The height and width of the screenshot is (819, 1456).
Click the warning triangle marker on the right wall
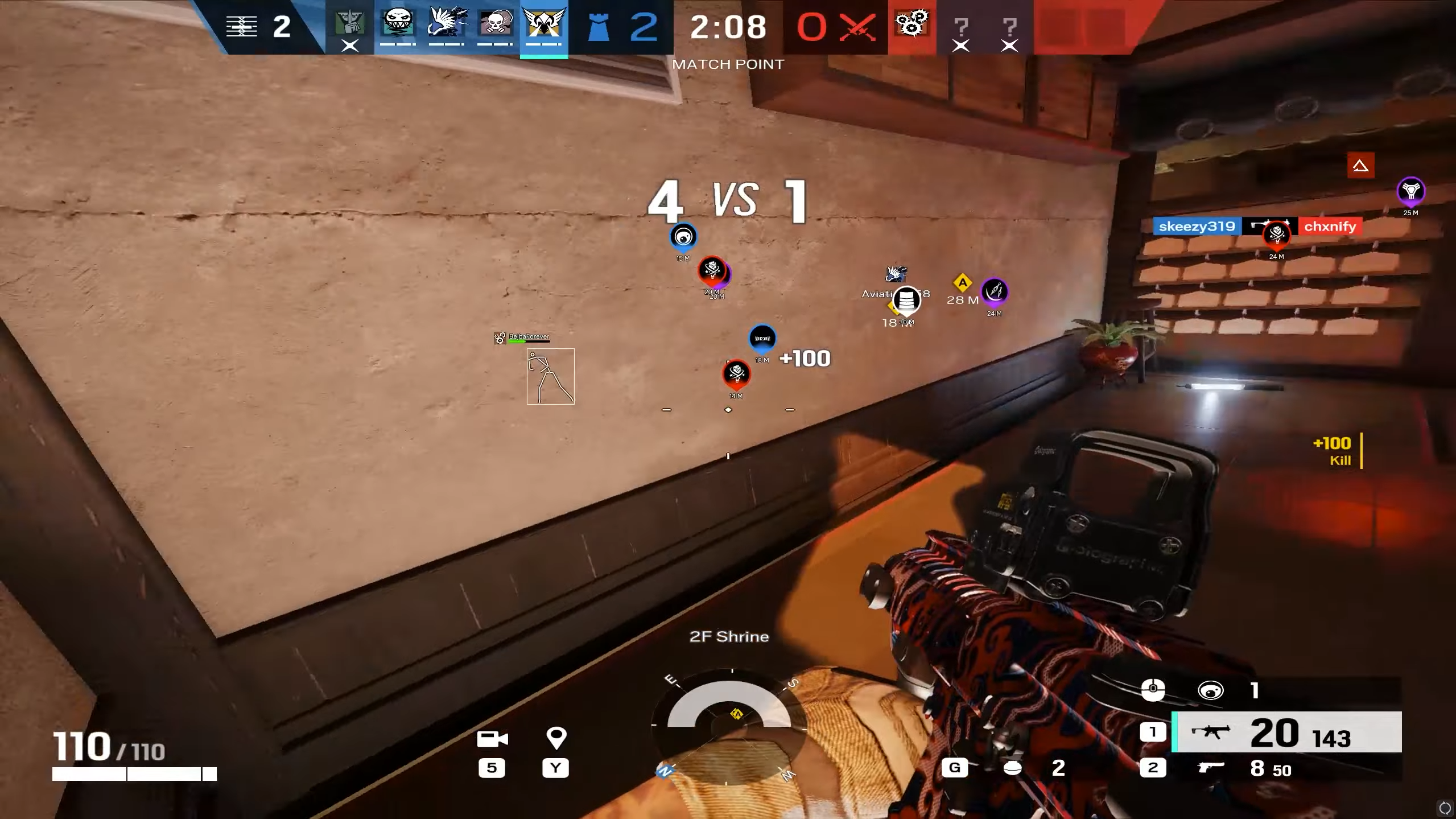point(1360,166)
